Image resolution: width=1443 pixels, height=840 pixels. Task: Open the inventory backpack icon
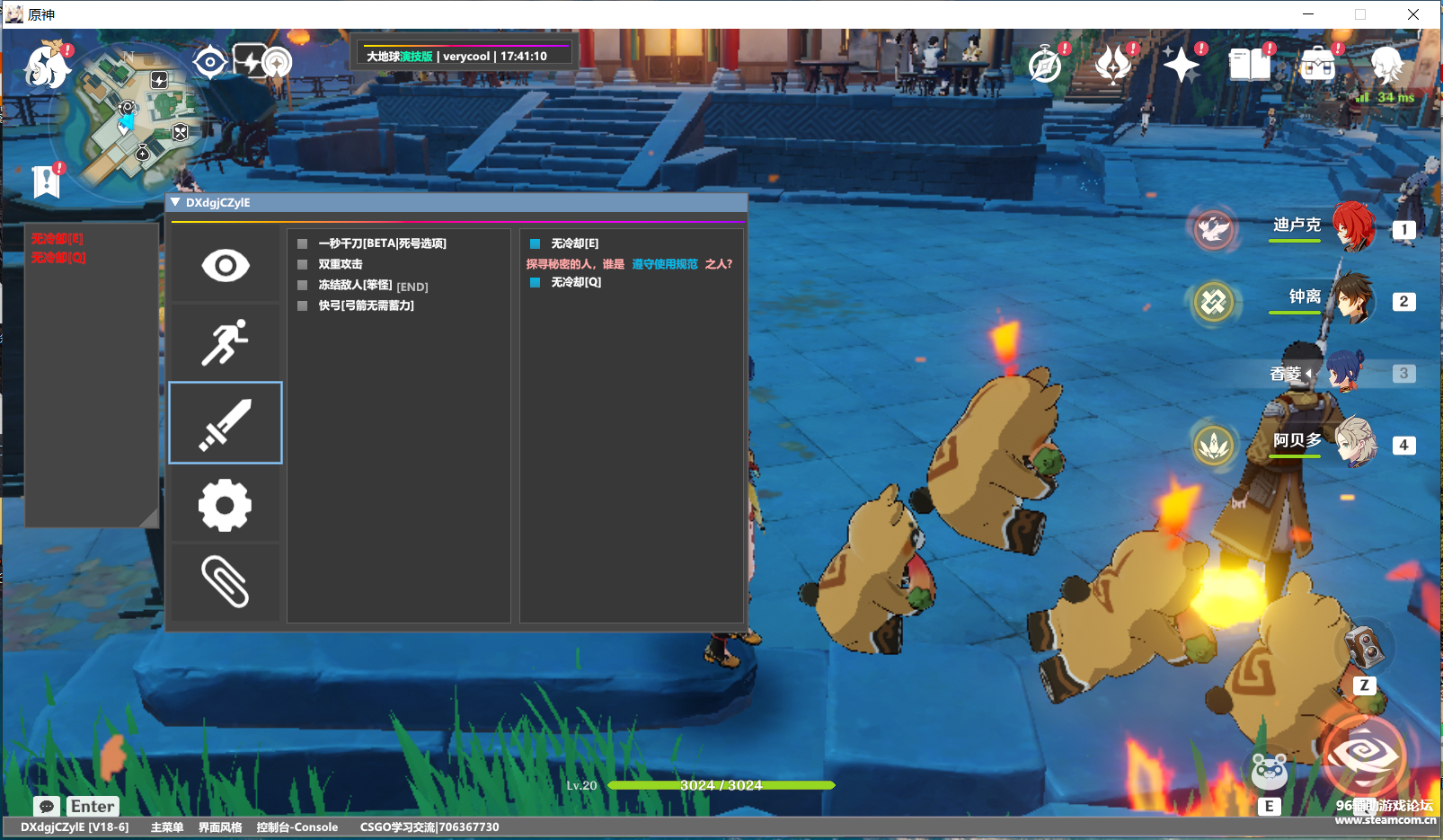point(1318,65)
